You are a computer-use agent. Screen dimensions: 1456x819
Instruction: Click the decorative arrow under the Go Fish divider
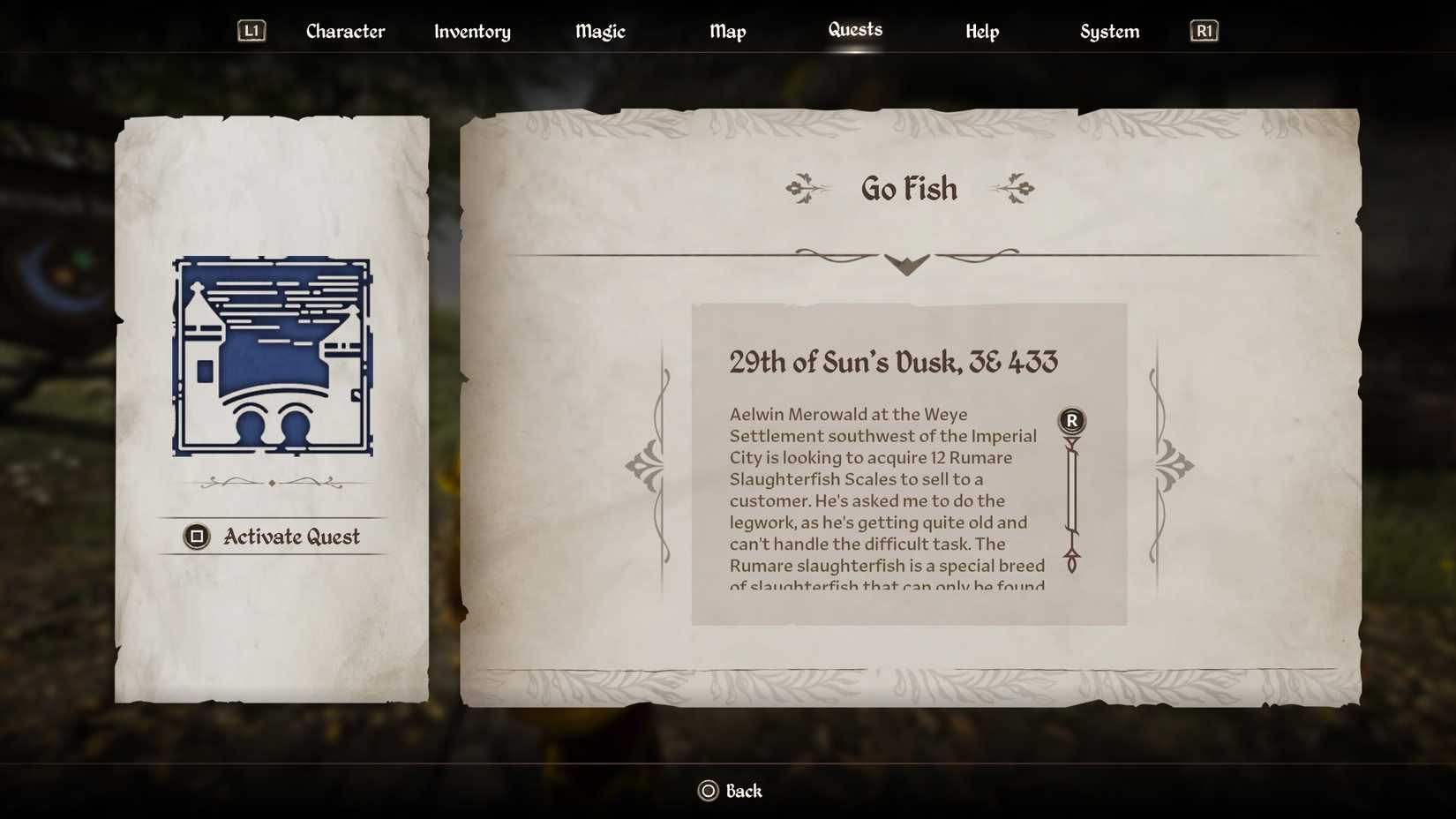pos(905,263)
